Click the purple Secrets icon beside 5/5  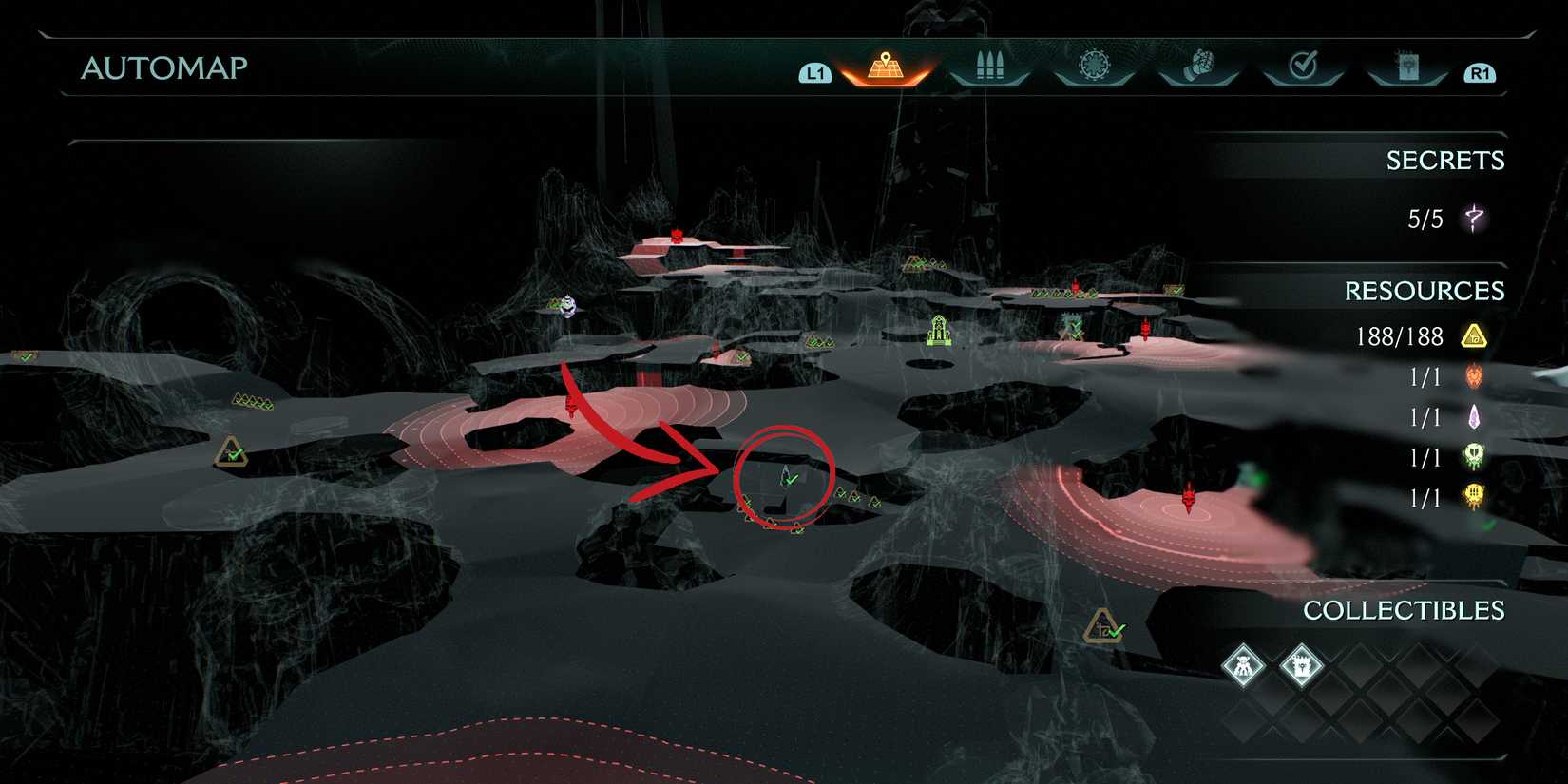pyautogui.click(x=1474, y=218)
